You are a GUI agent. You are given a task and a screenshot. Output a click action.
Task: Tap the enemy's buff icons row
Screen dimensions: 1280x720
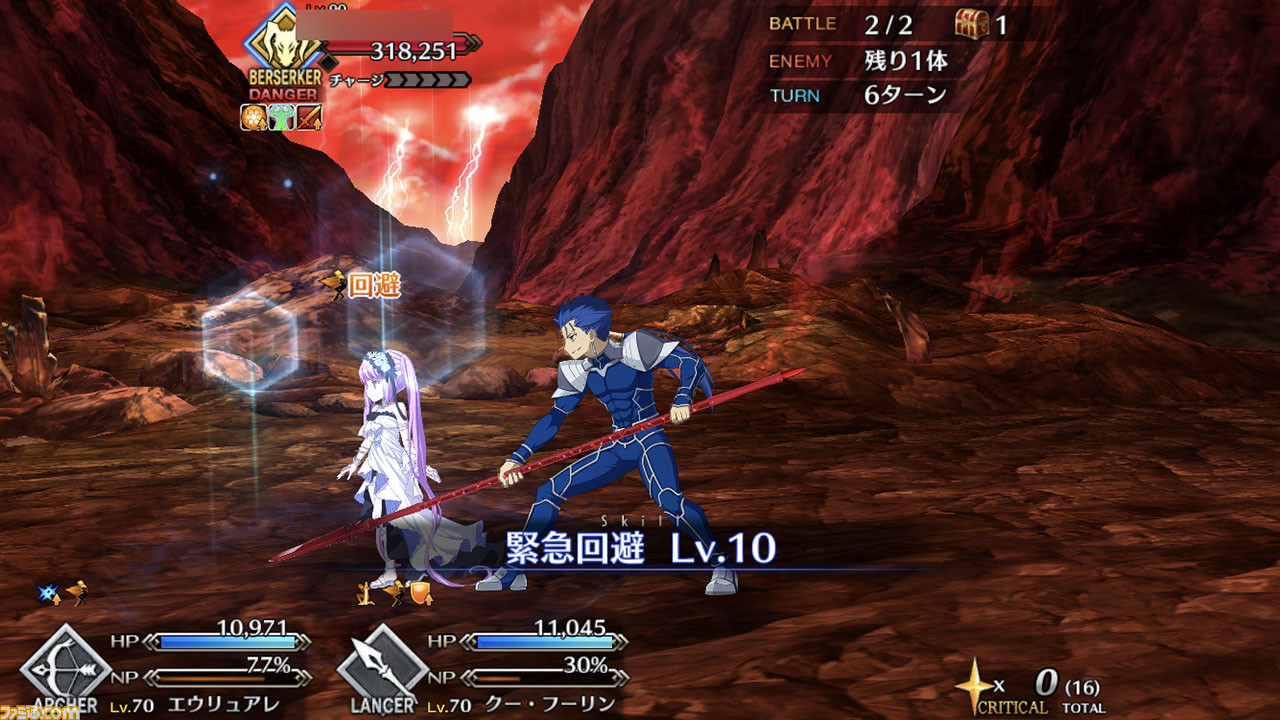click(x=280, y=118)
